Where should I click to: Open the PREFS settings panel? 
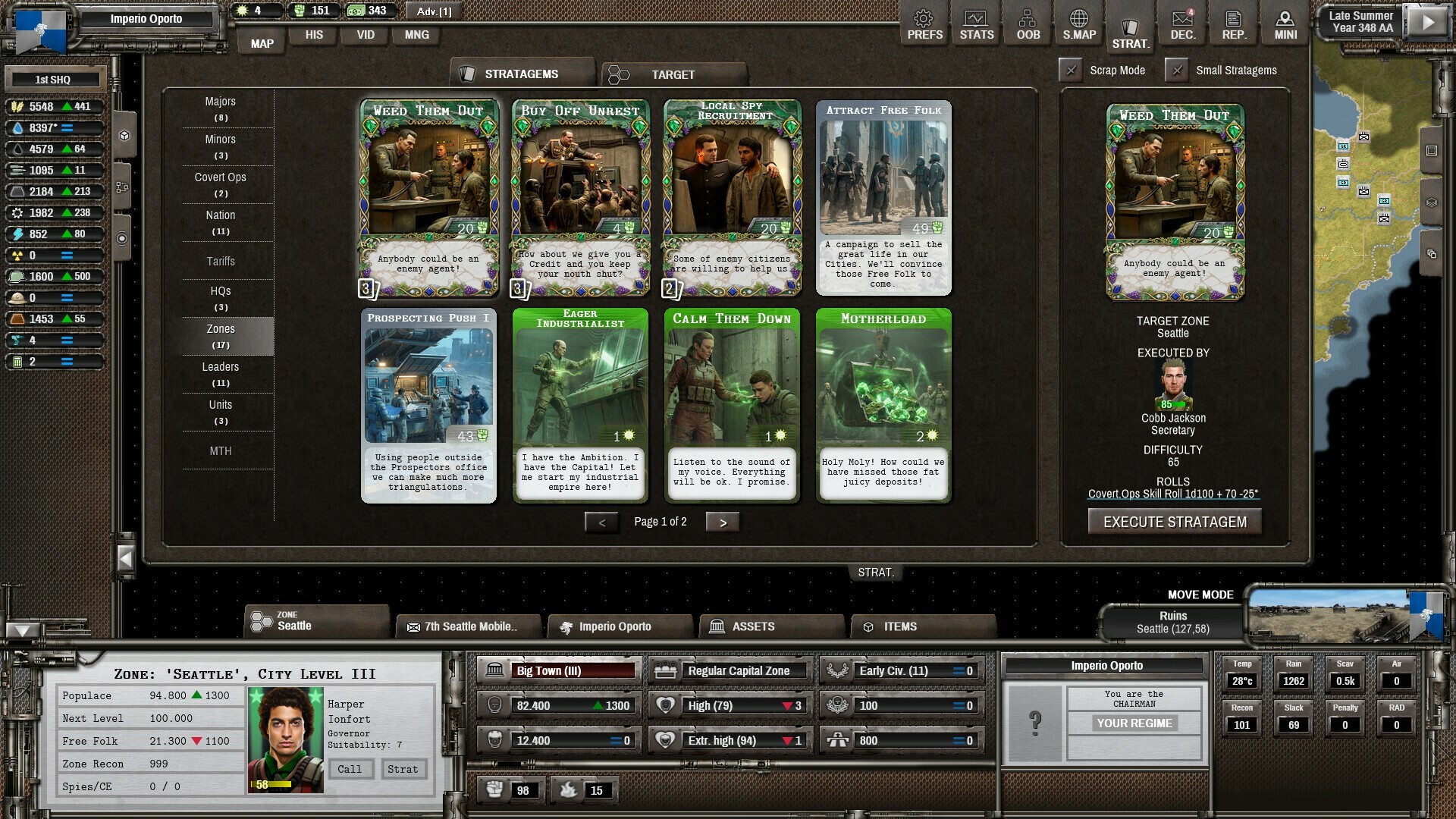[924, 23]
